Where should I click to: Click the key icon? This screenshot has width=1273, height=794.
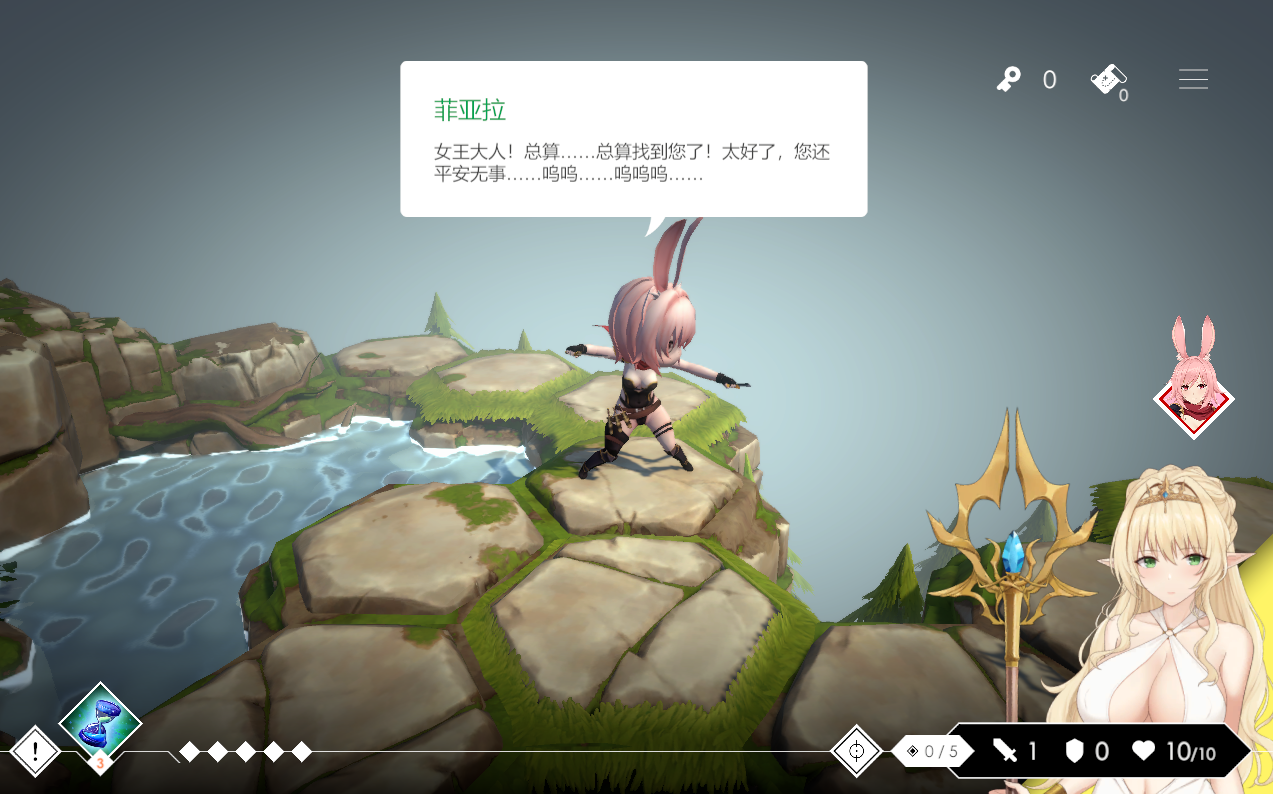click(1008, 79)
